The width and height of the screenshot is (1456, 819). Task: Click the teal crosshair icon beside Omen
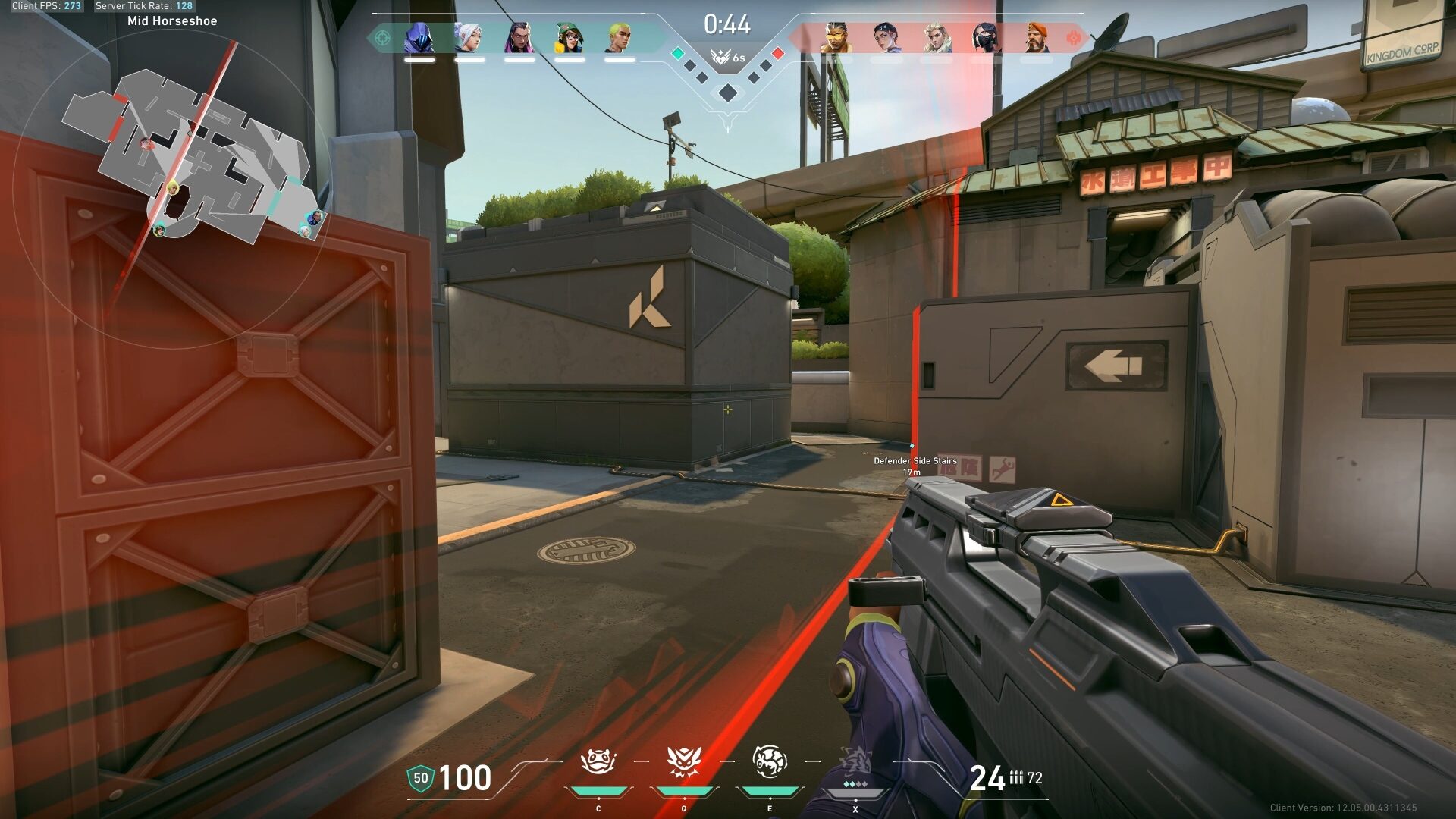click(x=382, y=37)
